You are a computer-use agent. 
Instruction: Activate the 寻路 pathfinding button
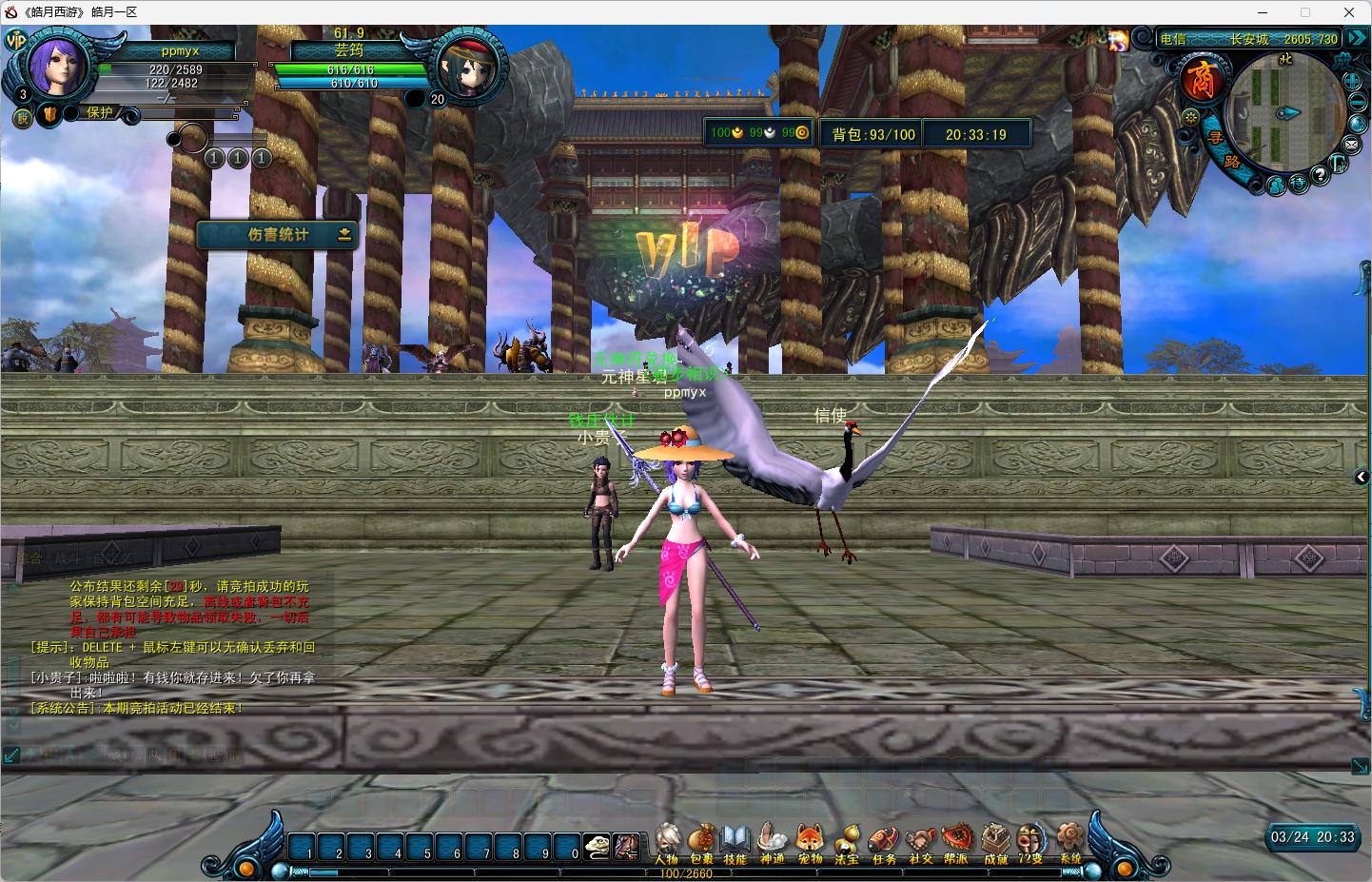pos(1224,150)
